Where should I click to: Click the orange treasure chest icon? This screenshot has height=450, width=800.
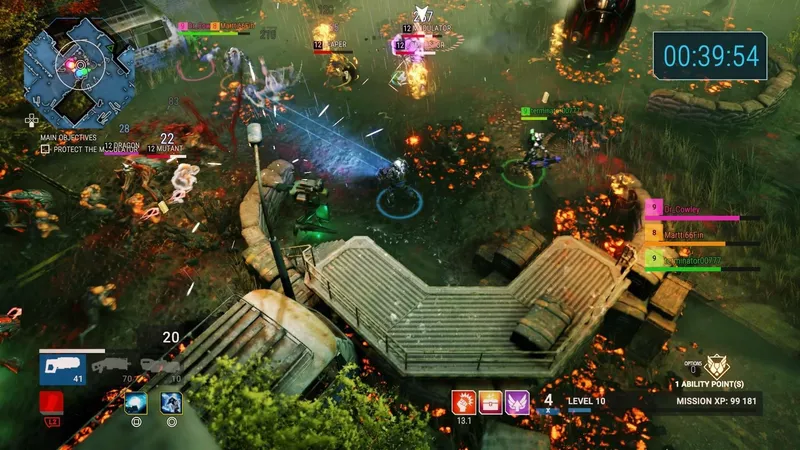point(491,401)
